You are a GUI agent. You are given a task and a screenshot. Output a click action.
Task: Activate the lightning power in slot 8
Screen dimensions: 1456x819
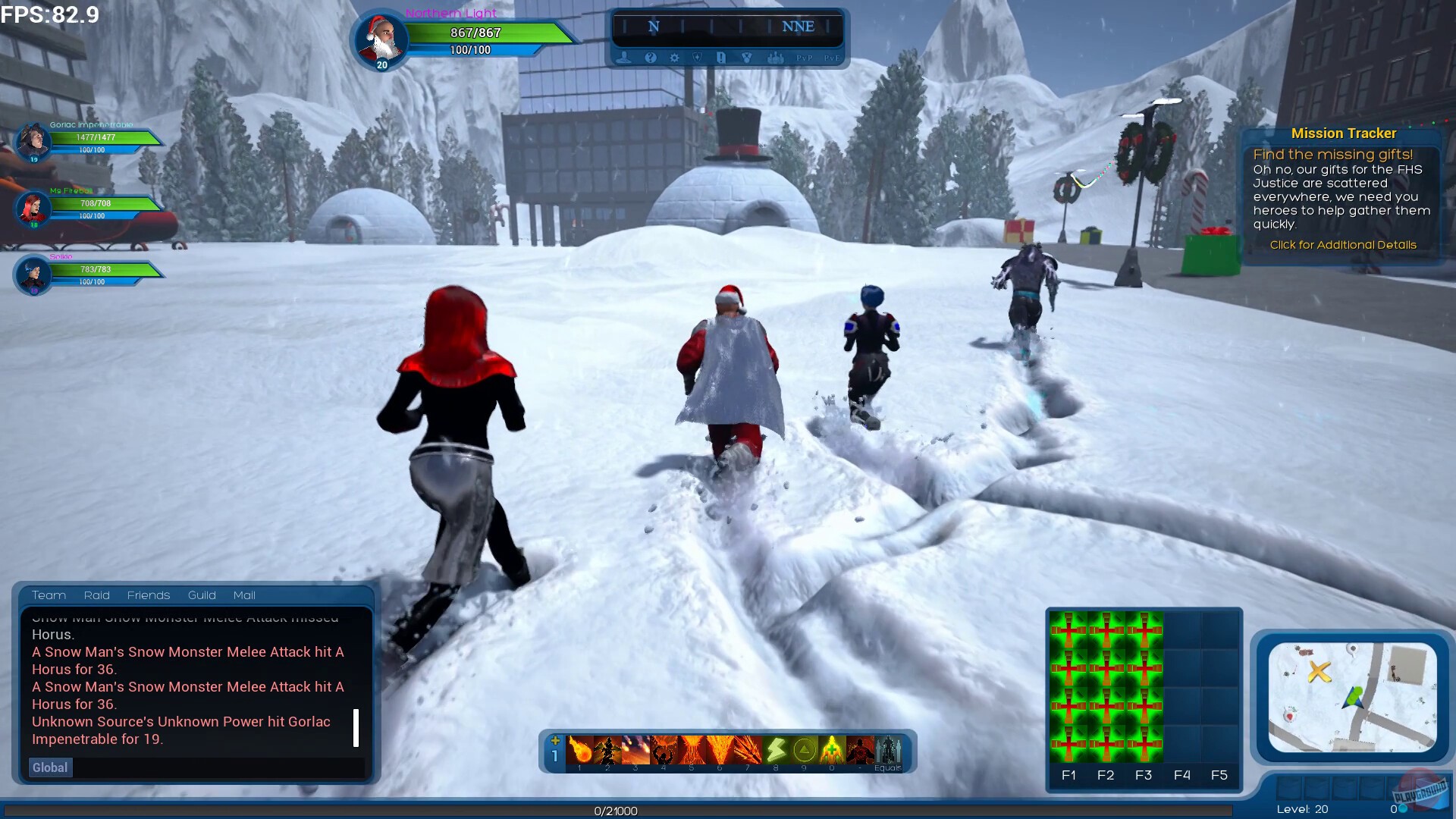[x=776, y=749]
